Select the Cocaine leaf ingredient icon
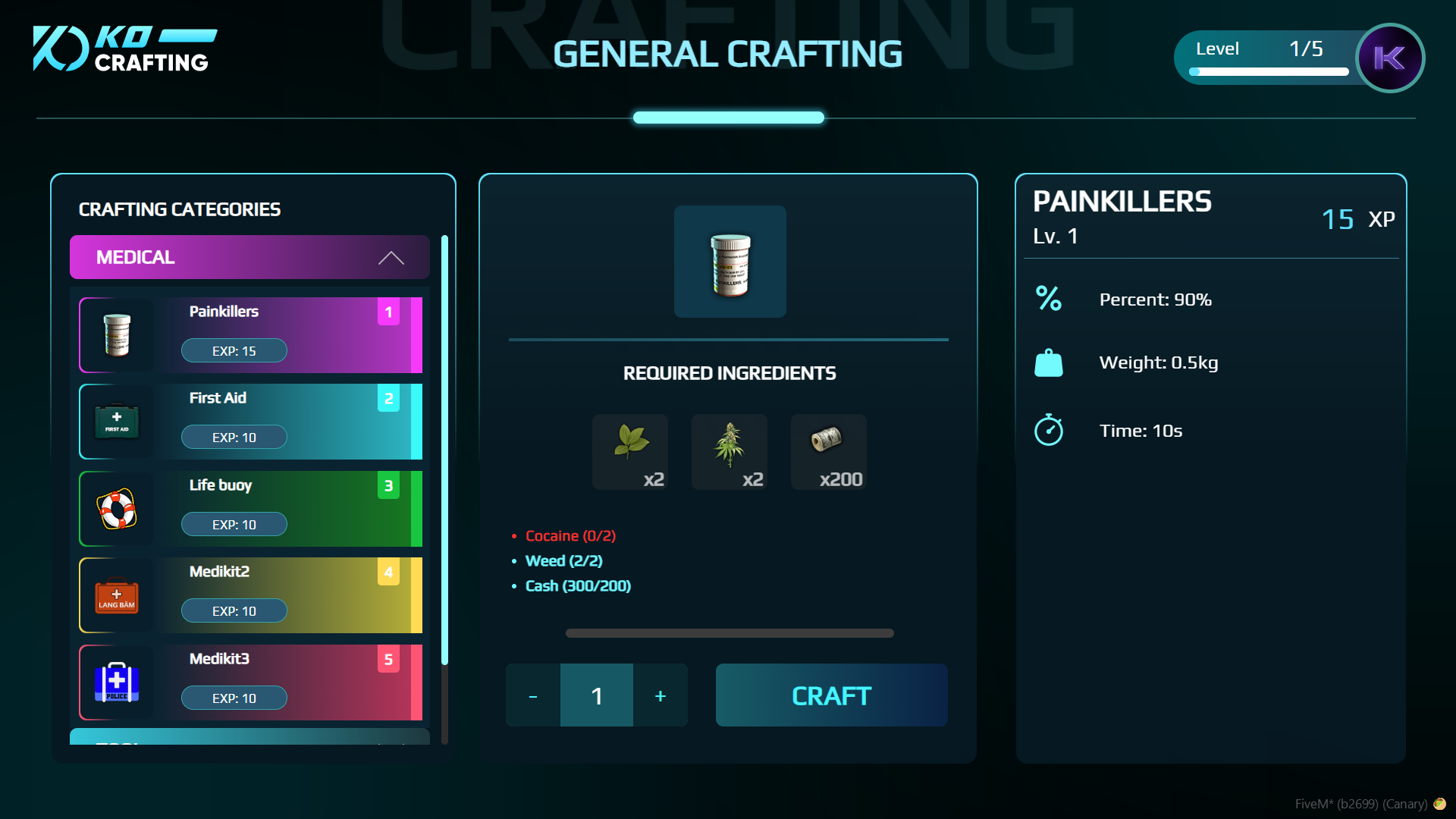Screen dimensions: 1456x819 (630, 447)
